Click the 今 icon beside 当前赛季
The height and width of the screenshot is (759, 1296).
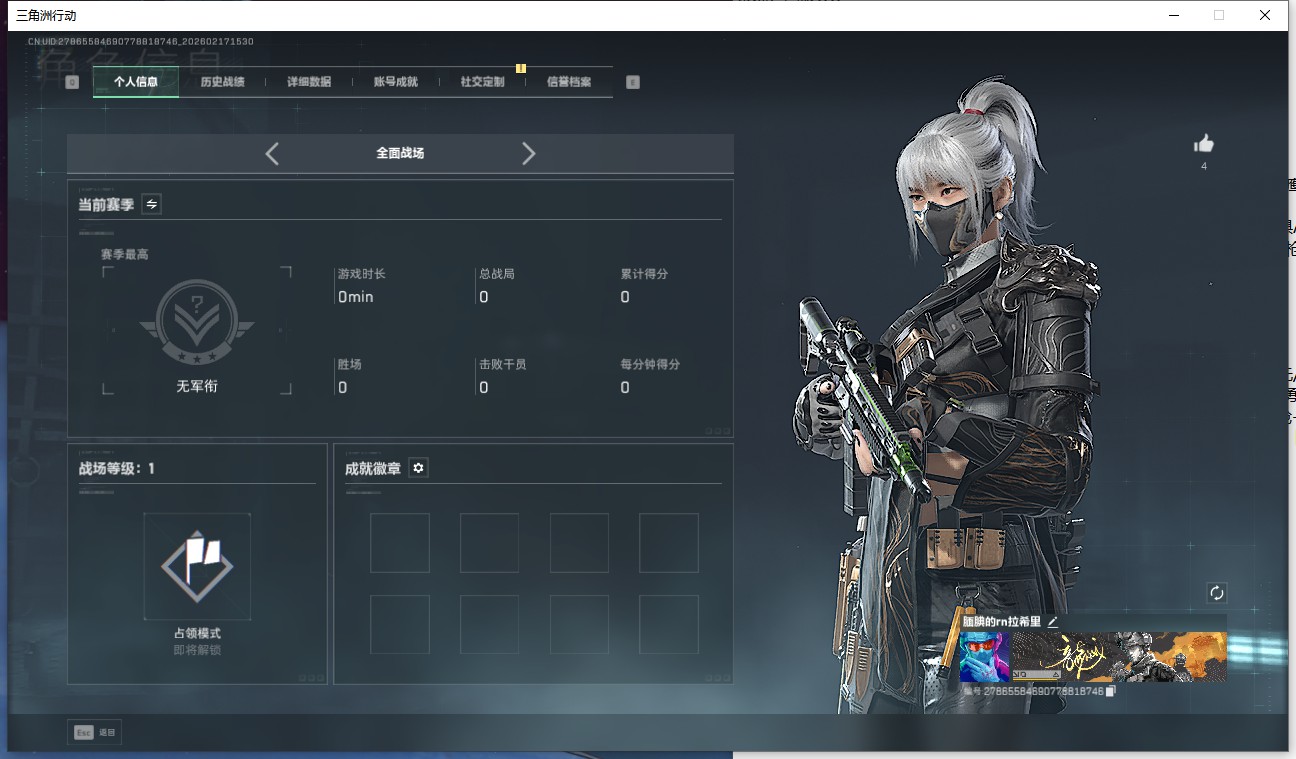[151, 204]
